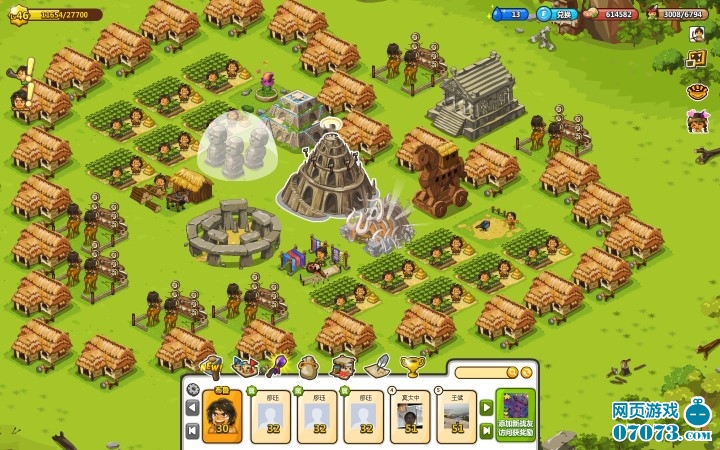Show previous friends with the left arrow
The height and width of the screenshot is (450, 720).
192,408
